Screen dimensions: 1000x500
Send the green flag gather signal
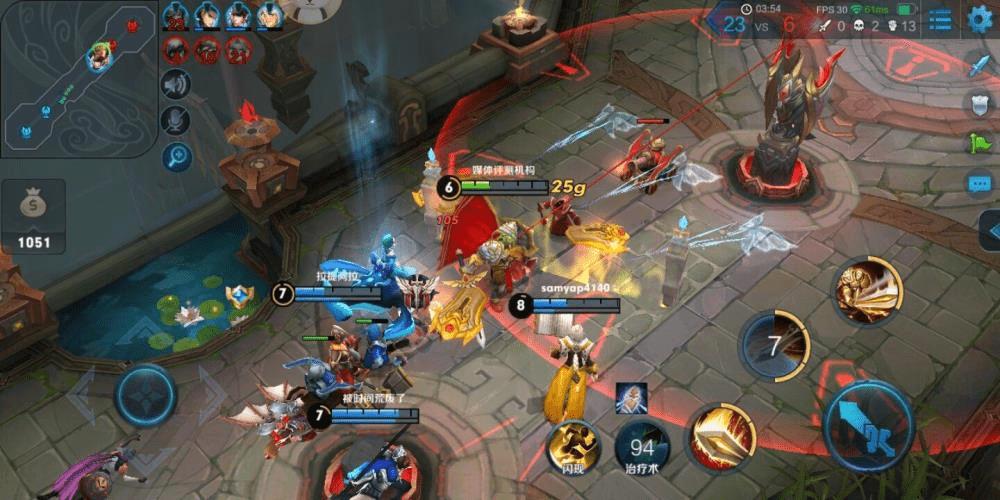[x=979, y=144]
